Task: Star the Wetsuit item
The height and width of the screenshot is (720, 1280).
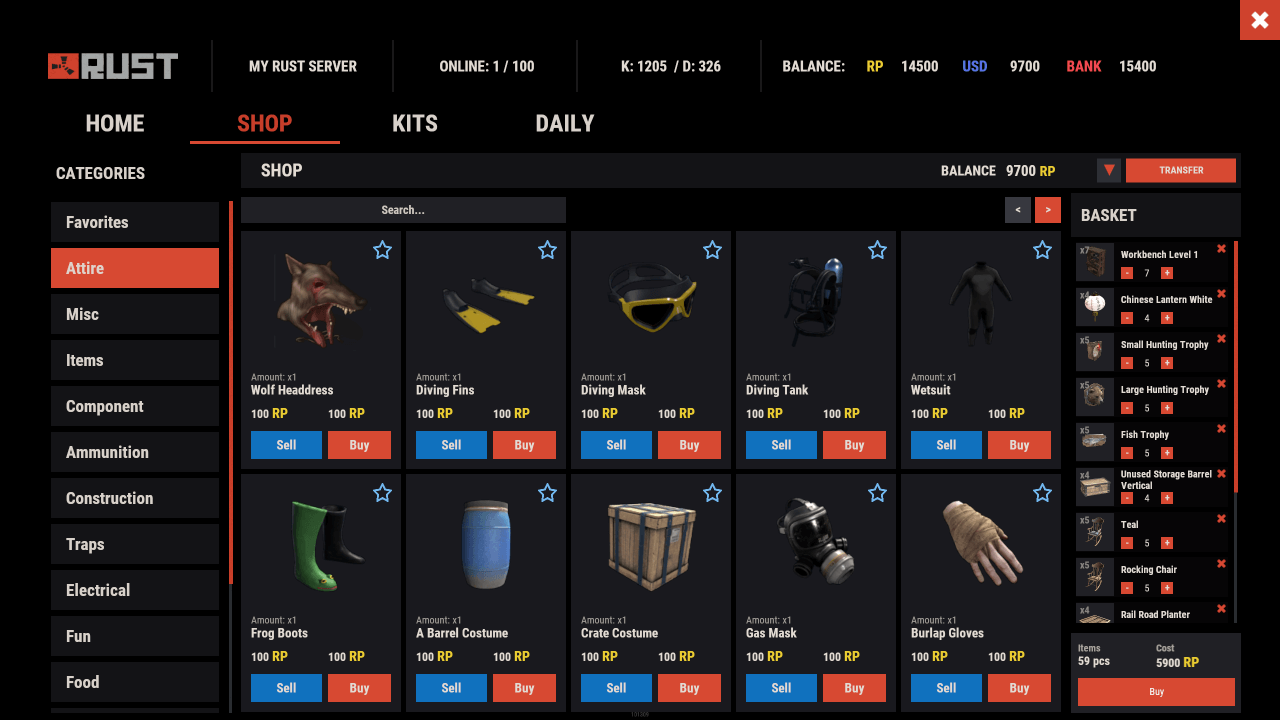Action: click(x=1042, y=250)
